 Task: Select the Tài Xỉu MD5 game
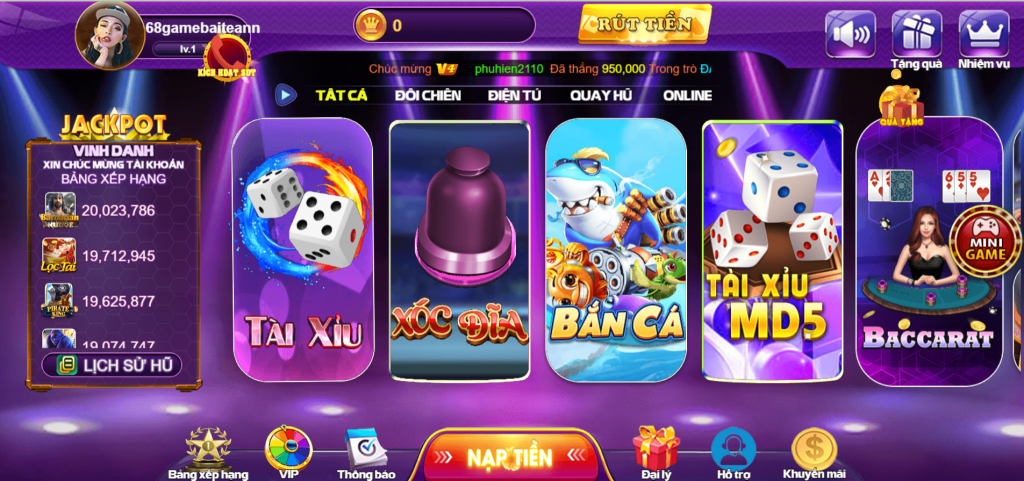772,250
